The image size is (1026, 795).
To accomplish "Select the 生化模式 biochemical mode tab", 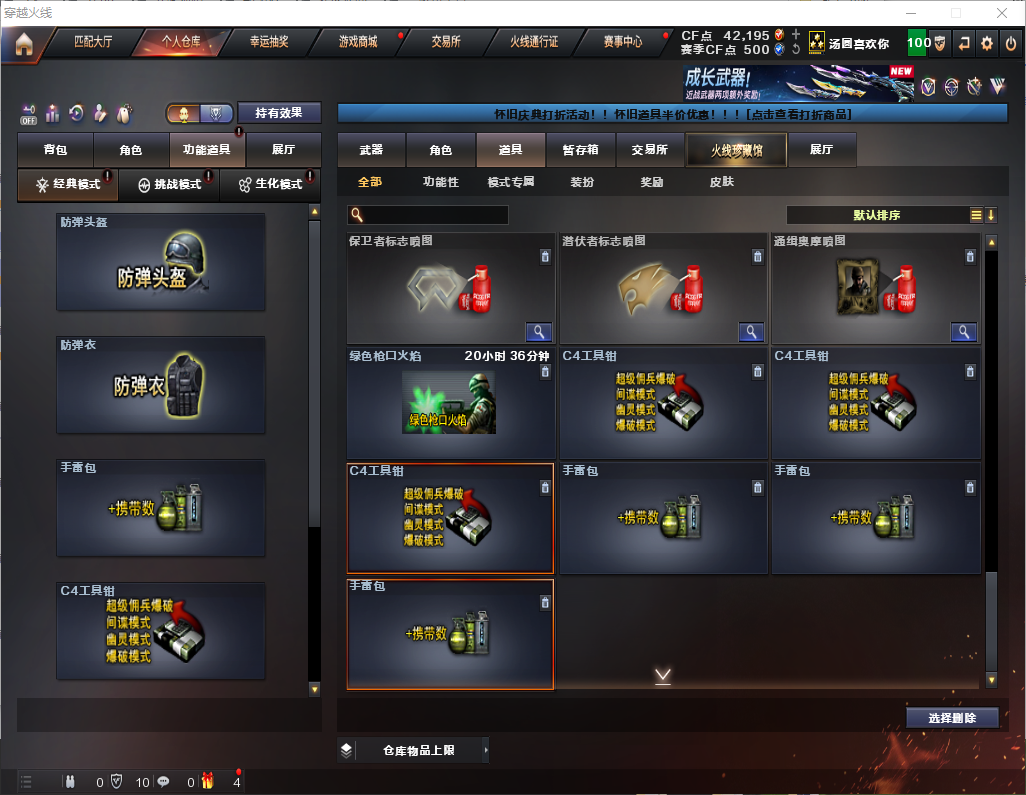I will [270, 185].
